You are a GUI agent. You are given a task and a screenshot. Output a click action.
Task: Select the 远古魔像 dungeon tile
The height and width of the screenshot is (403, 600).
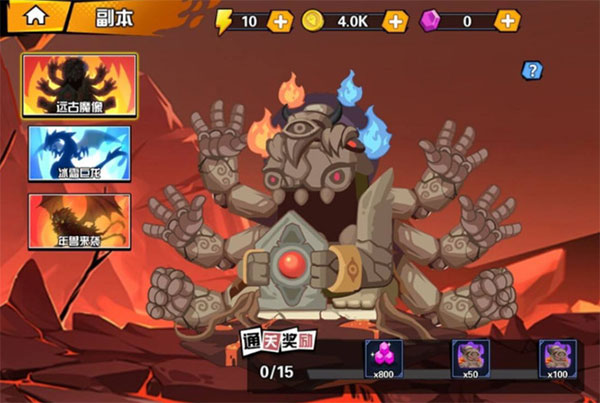80,85
